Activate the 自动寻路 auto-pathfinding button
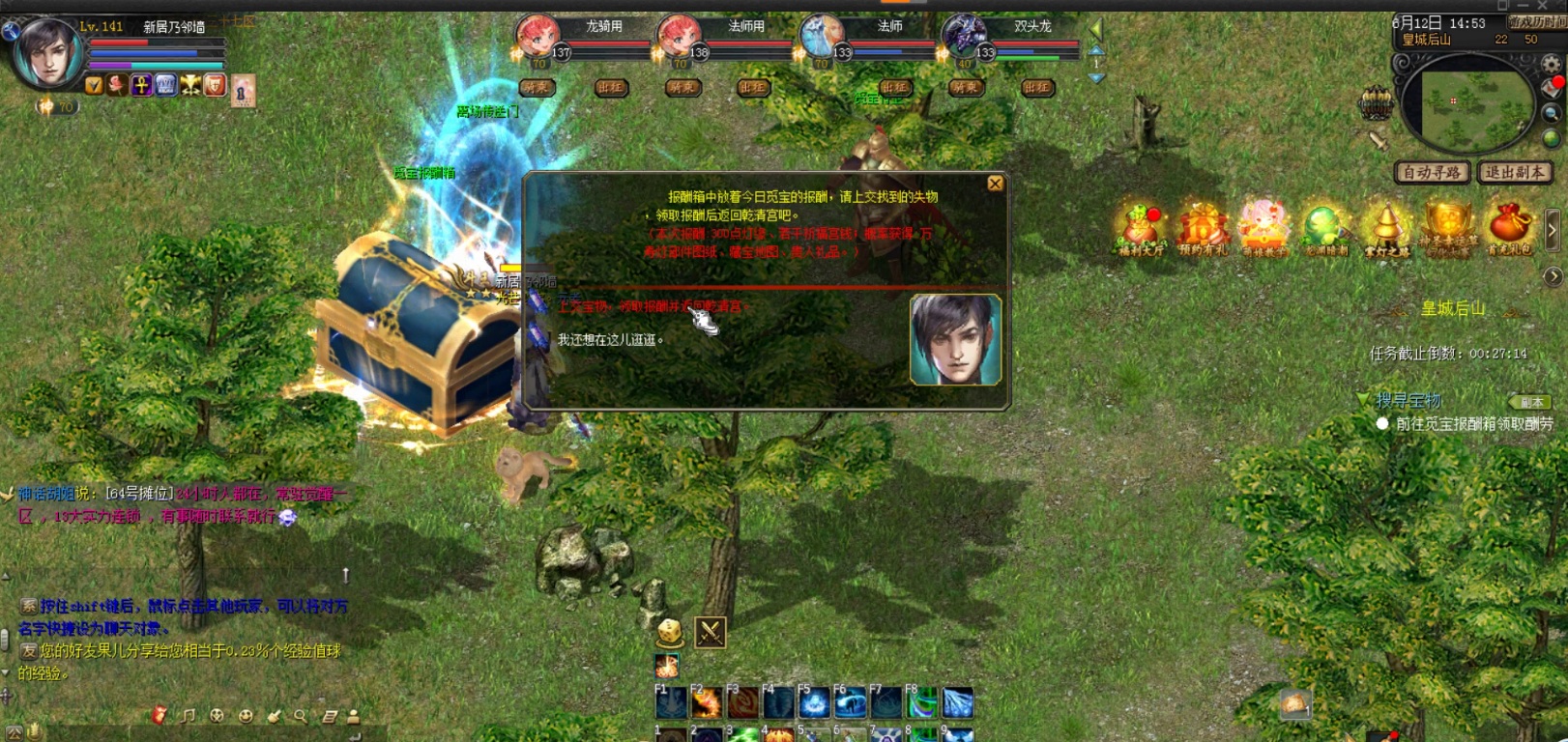Viewport: 1568px width, 742px height. [1432, 172]
